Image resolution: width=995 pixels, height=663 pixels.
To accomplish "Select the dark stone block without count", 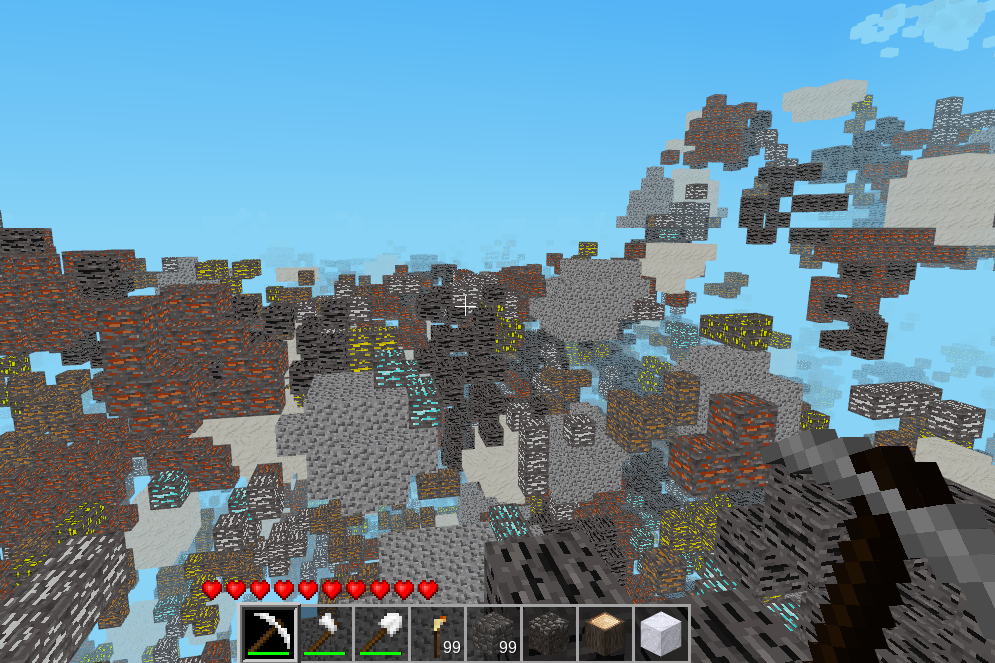I will (x=550, y=633).
